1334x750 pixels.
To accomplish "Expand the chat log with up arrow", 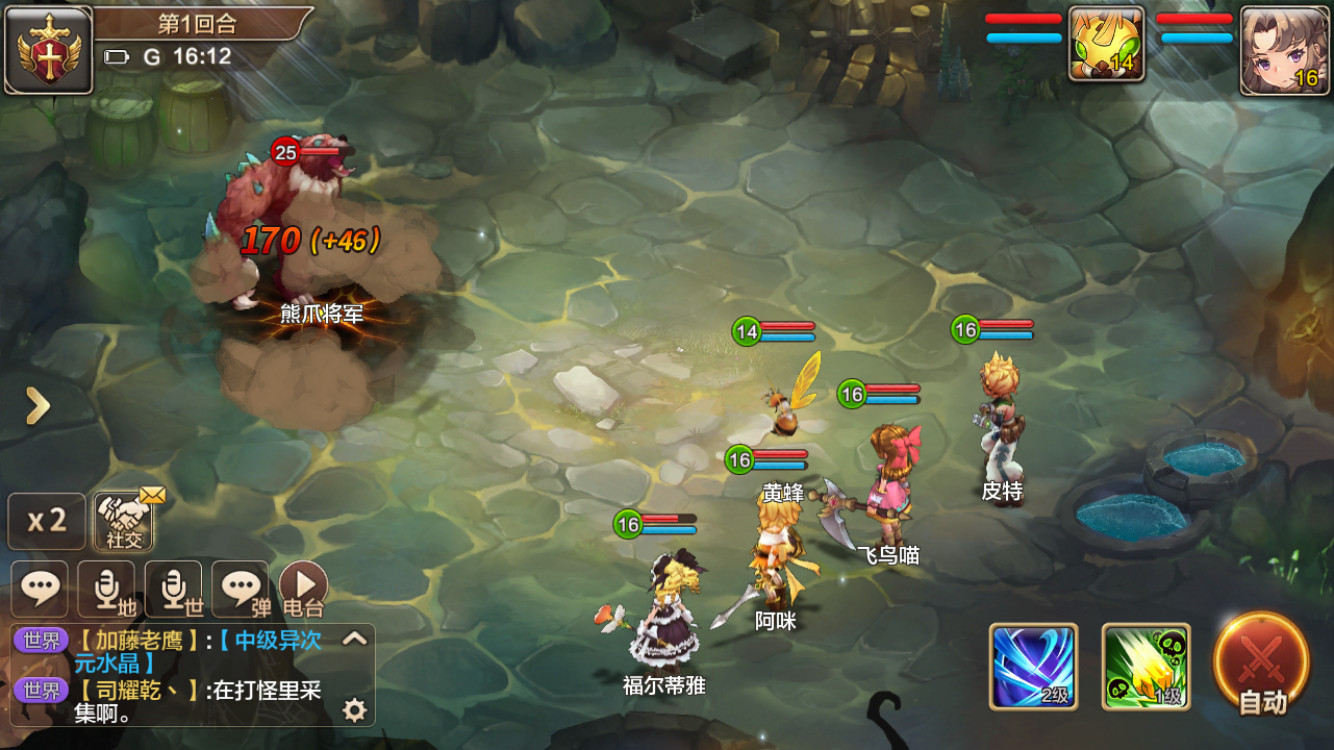I will click(355, 639).
